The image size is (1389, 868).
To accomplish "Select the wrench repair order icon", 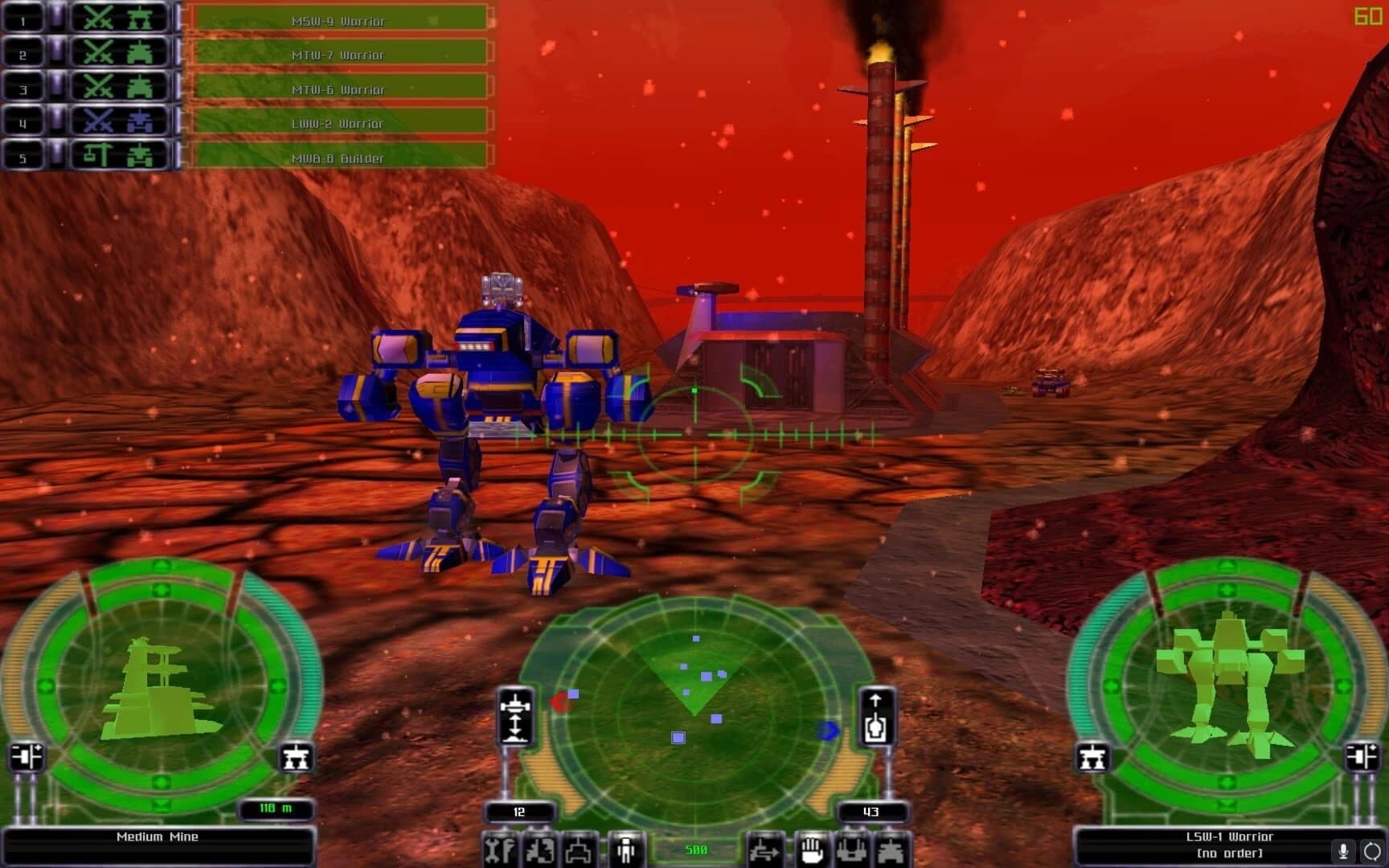I will 498,850.
